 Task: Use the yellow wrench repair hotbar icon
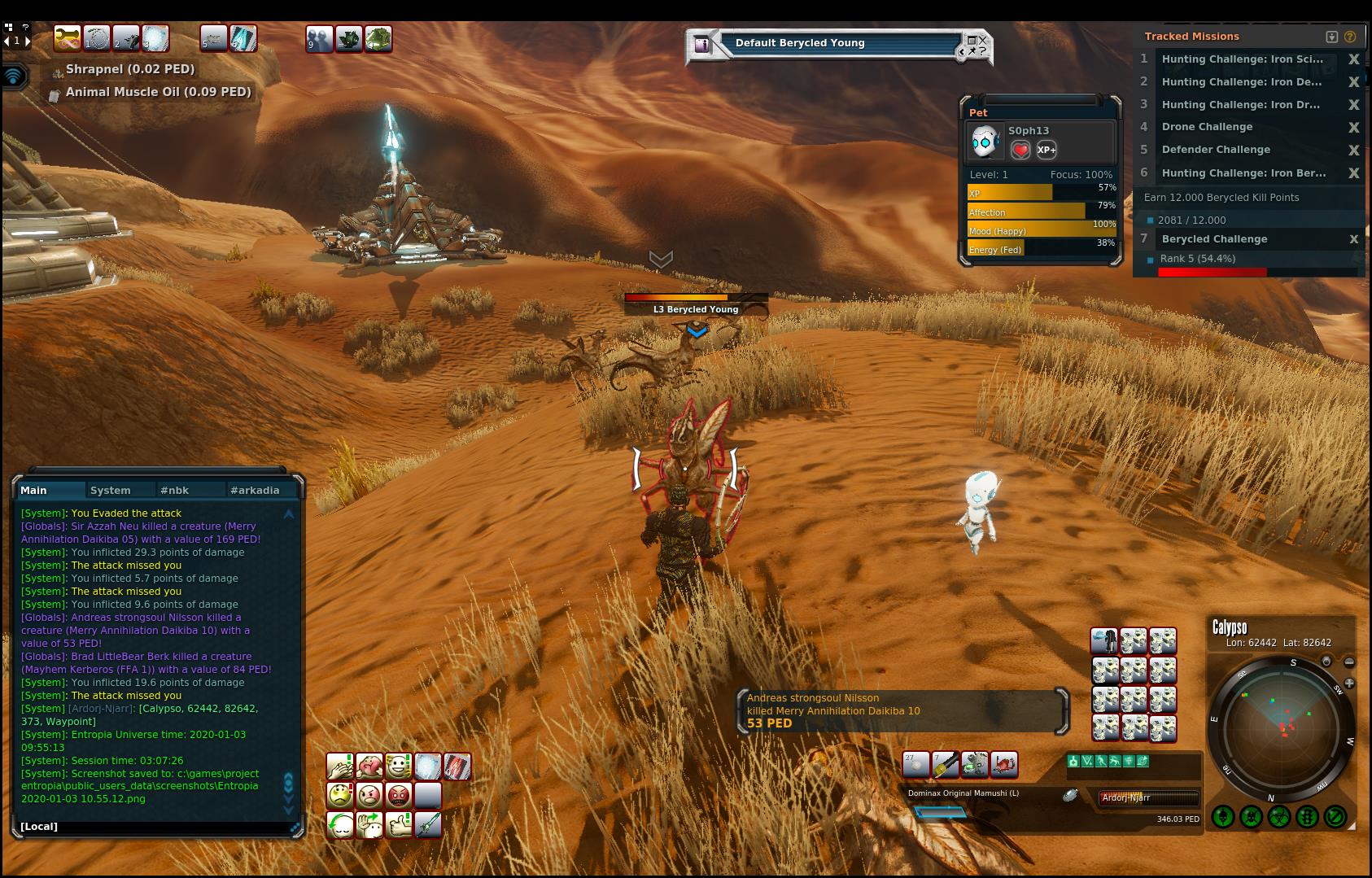(x=945, y=764)
